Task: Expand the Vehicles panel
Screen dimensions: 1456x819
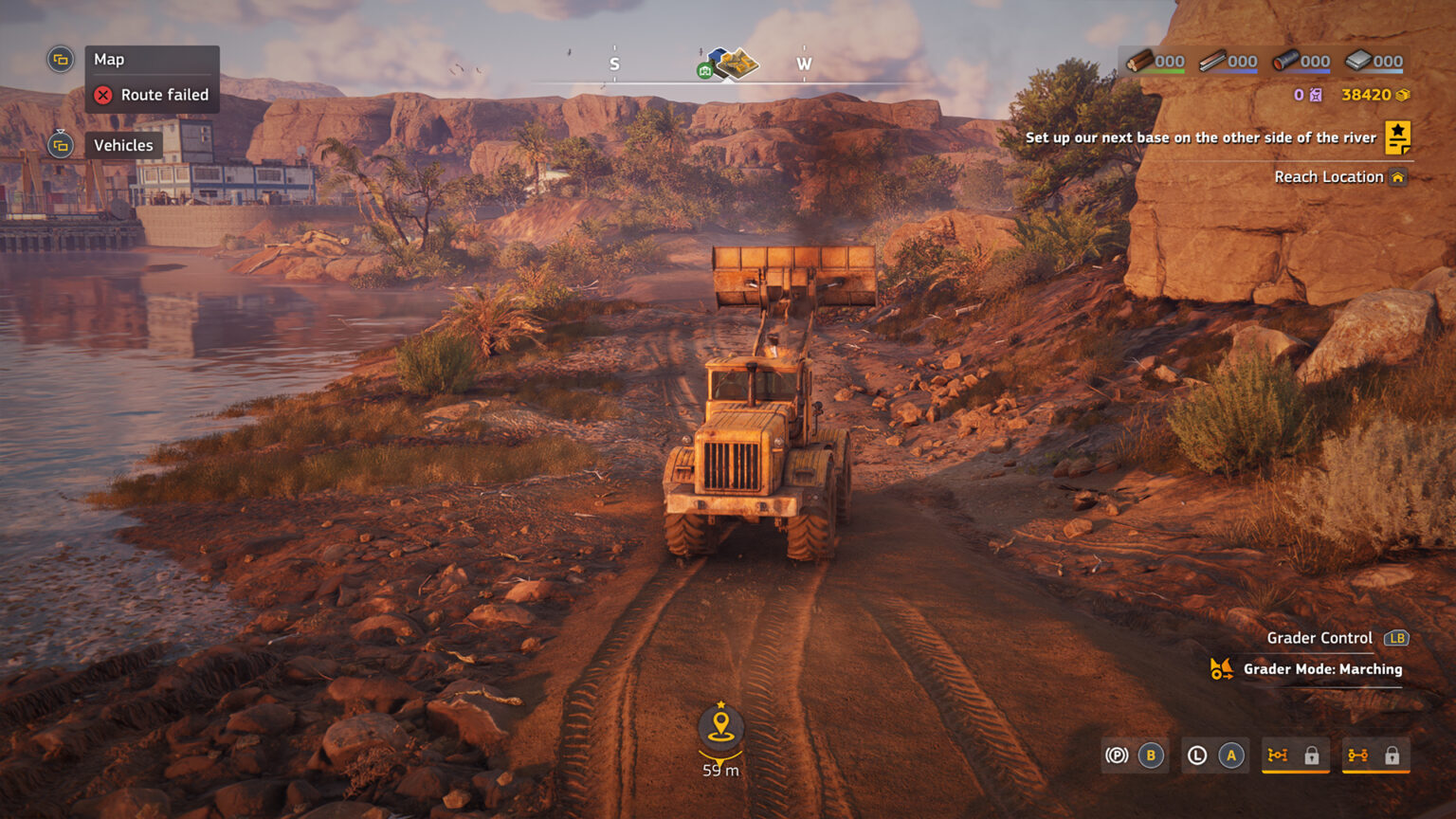Action: pyautogui.click(x=61, y=145)
